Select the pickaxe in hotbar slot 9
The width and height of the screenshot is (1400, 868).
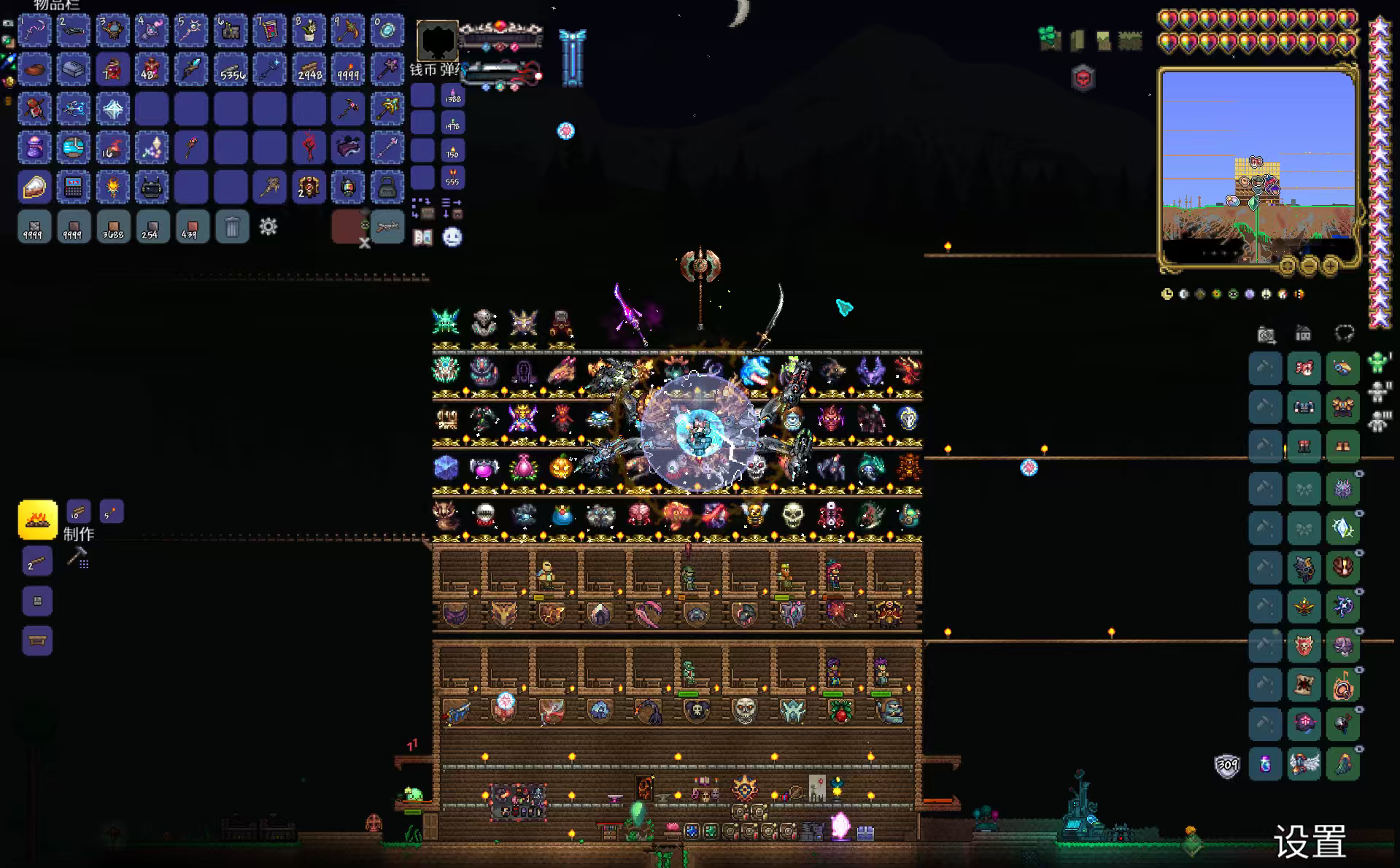[x=348, y=31]
